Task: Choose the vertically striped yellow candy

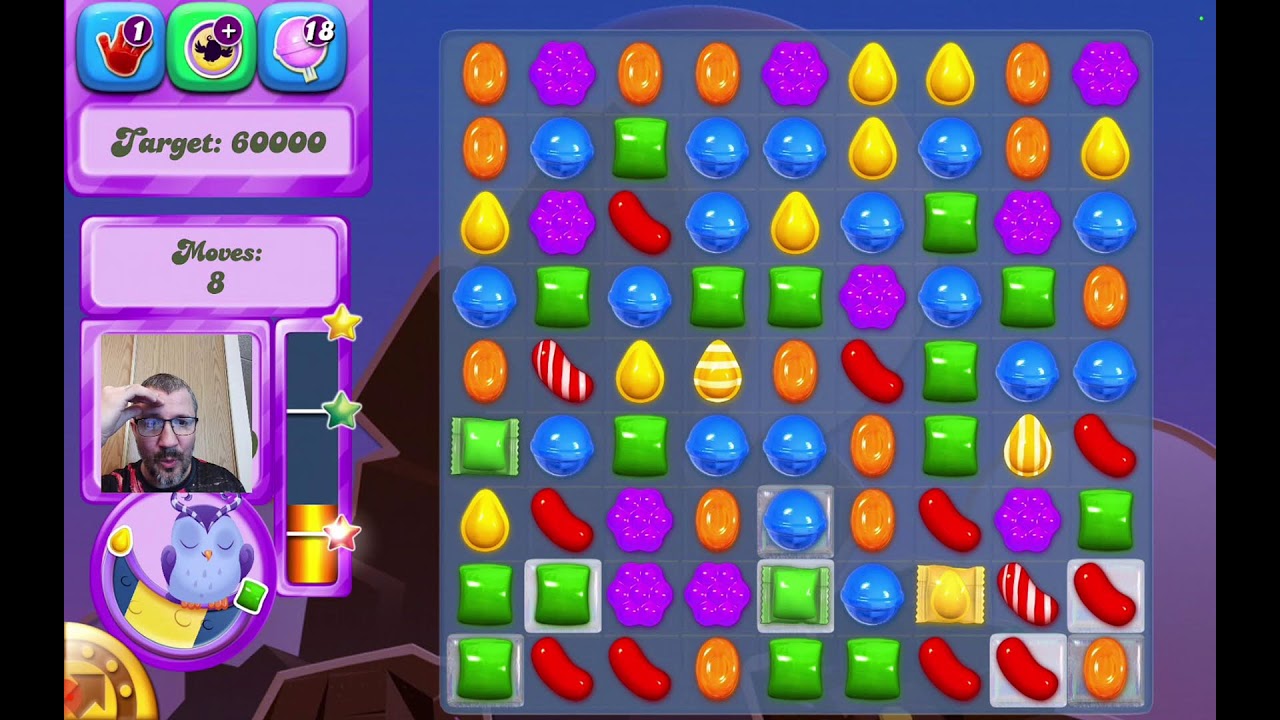Action: pos(1027,445)
